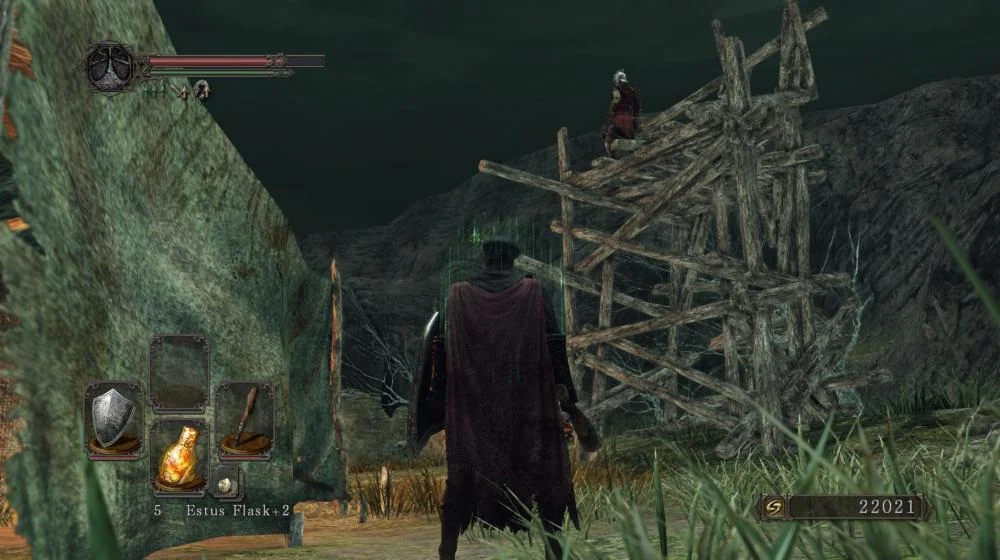Select the empty spell slot above the flask
1000x560 pixels.
click(x=179, y=372)
